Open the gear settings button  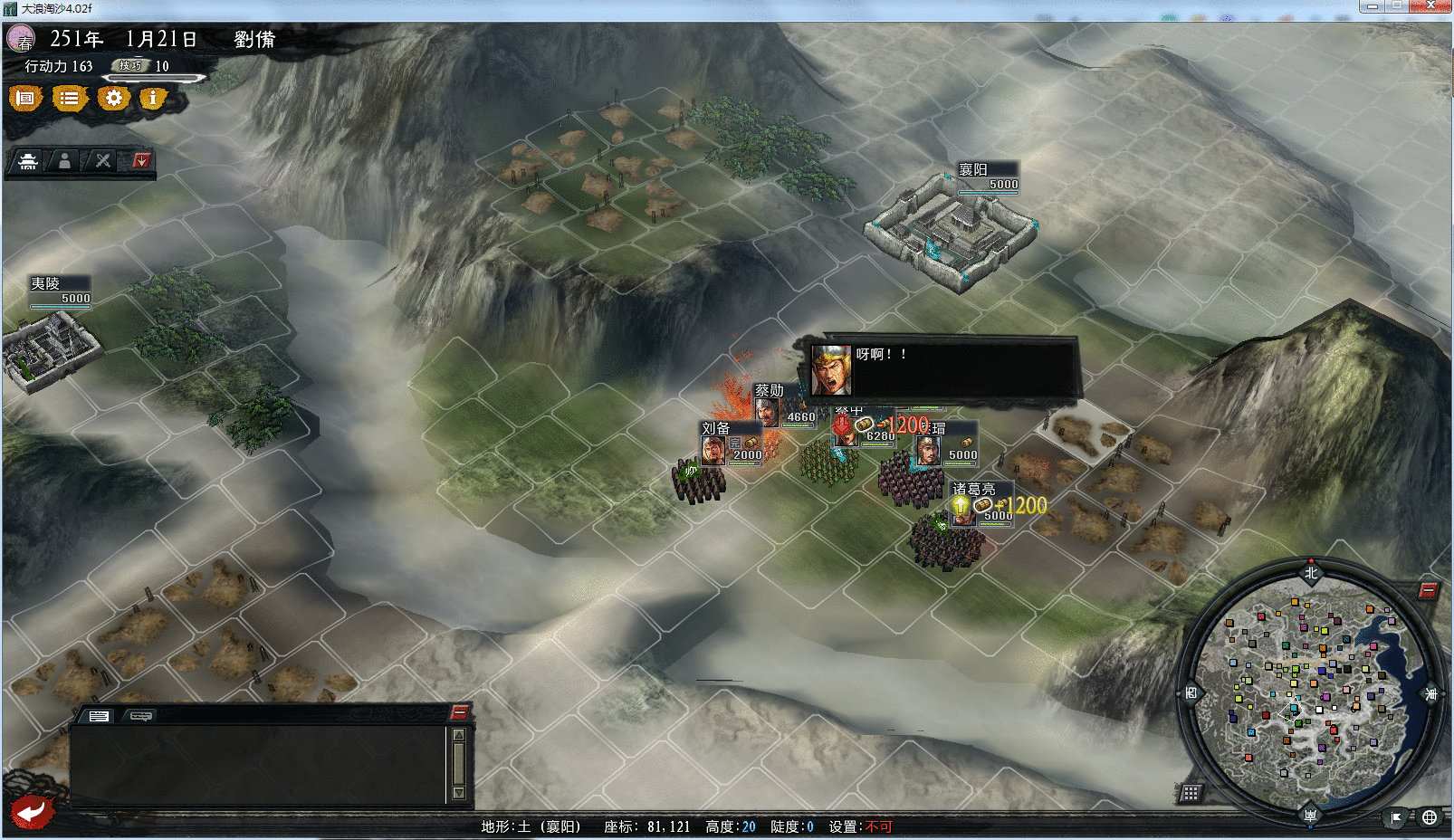tap(113, 98)
